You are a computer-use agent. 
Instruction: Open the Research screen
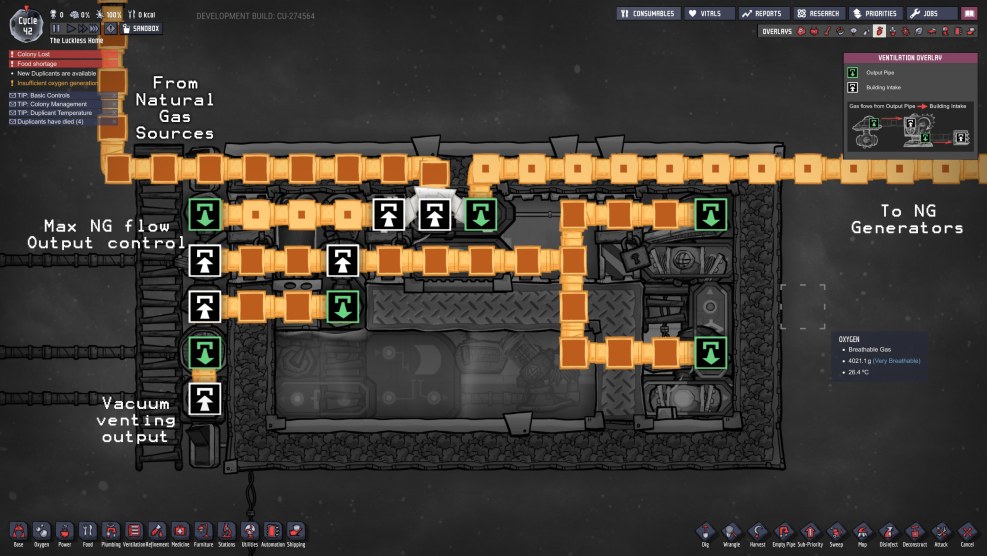coord(819,14)
